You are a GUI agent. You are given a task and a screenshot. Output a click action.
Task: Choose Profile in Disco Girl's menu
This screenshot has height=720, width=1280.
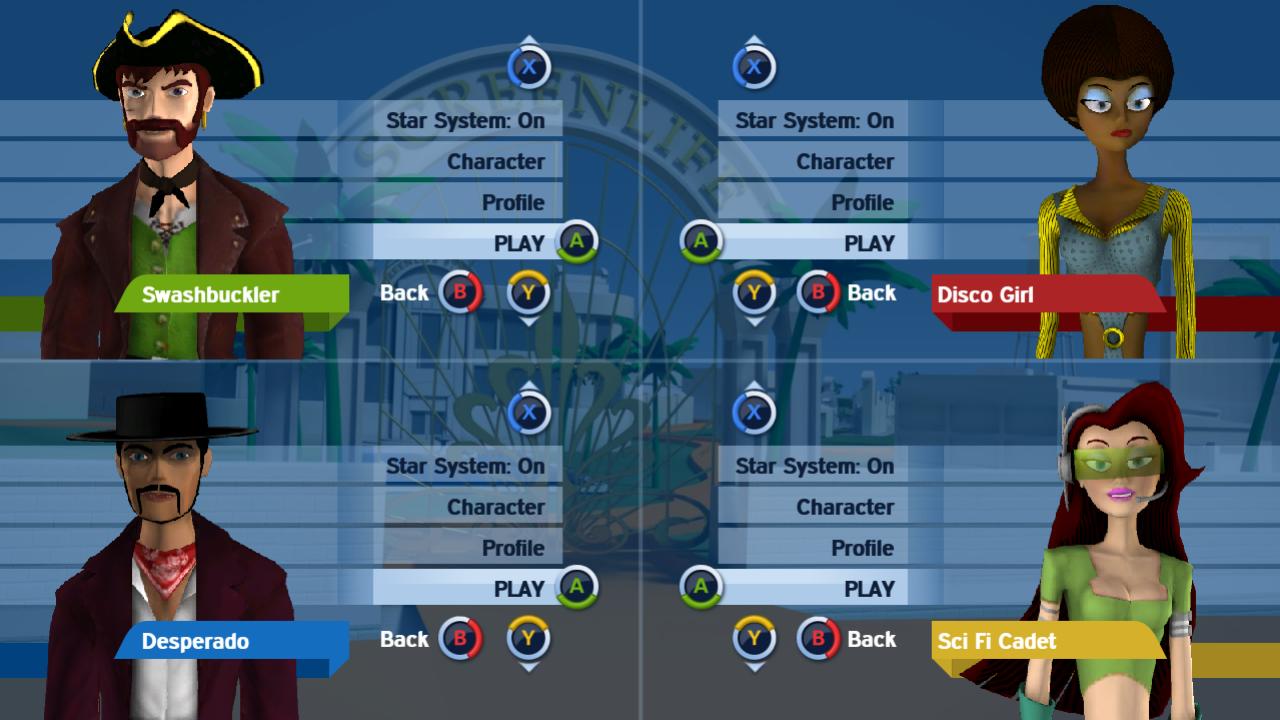(862, 203)
